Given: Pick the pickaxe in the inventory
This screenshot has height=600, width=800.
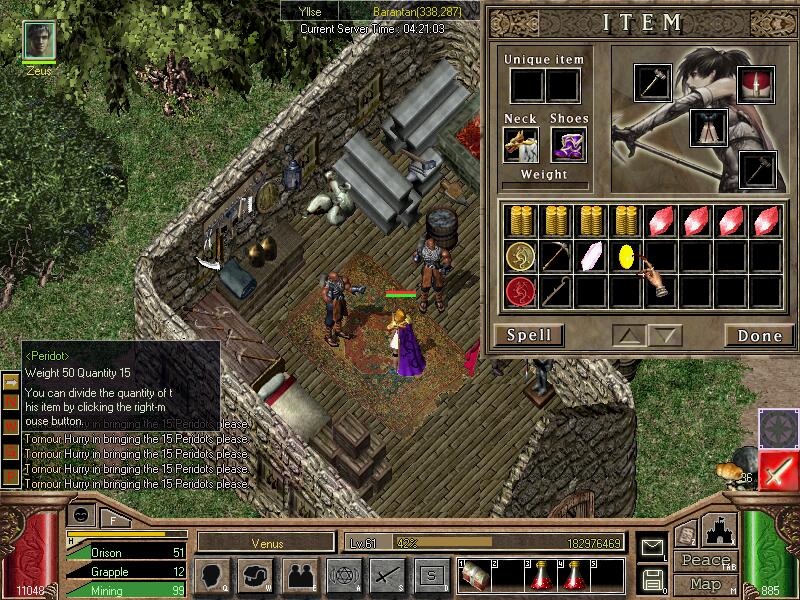Looking at the screenshot, I should [x=556, y=256].
